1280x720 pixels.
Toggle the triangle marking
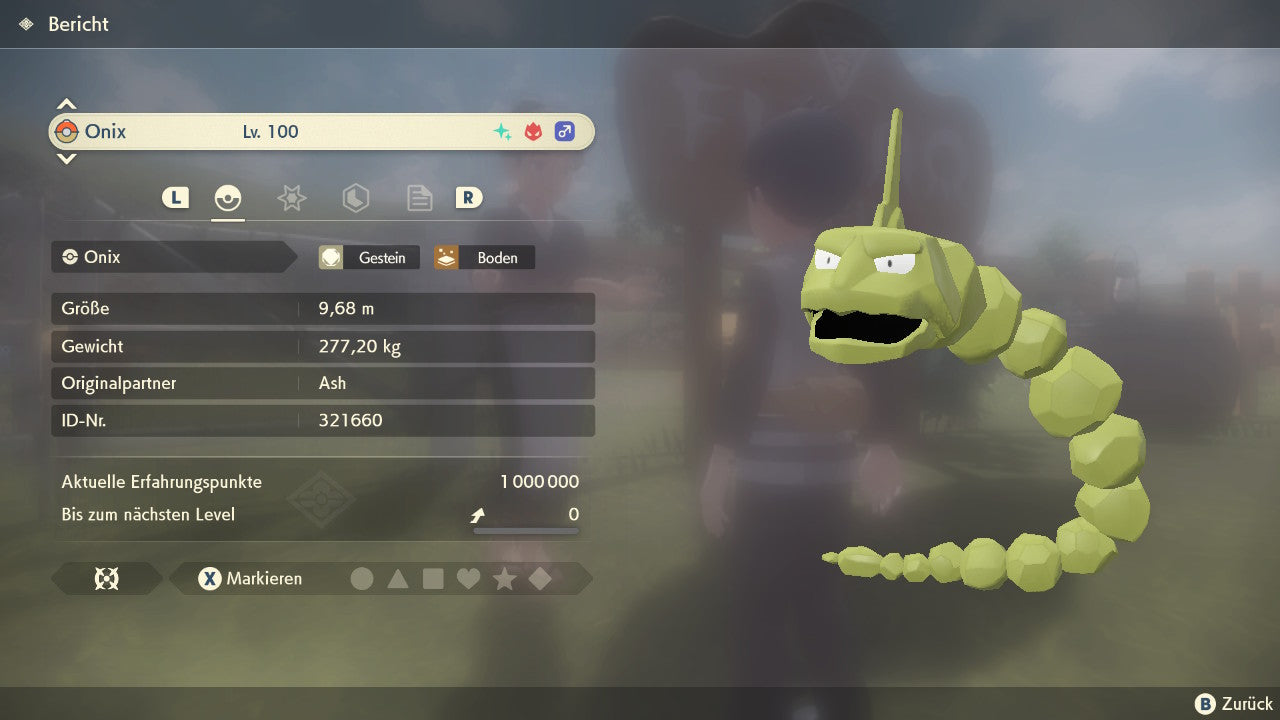point(398,578)
